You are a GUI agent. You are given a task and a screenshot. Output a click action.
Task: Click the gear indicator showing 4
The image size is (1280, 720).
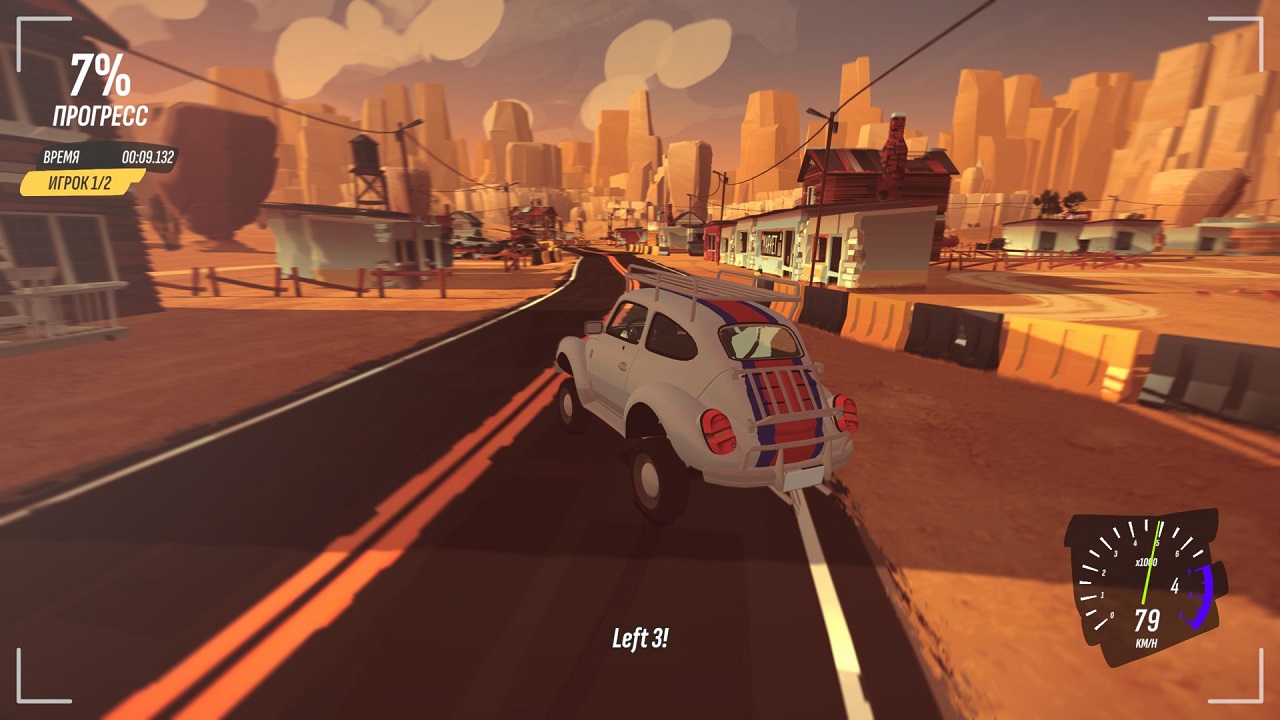pyautogui.click(x=1175, y=586)
